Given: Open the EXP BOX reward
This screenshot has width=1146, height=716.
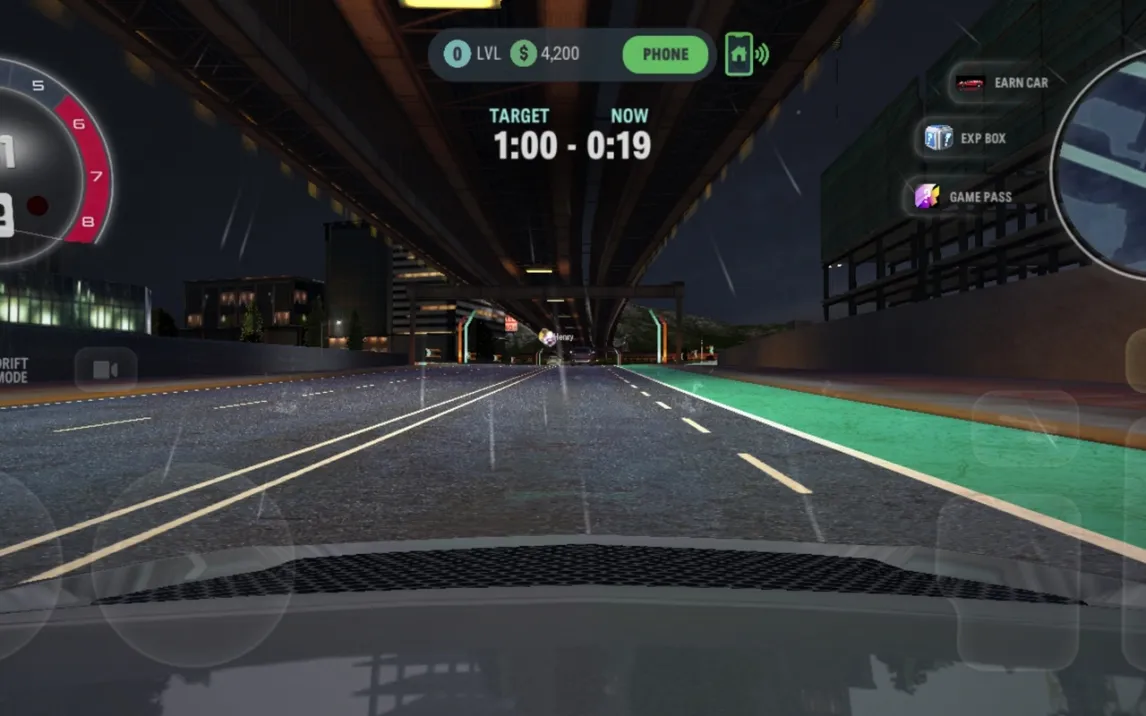Looking at the screenshot, I should (x=966, y=138).
